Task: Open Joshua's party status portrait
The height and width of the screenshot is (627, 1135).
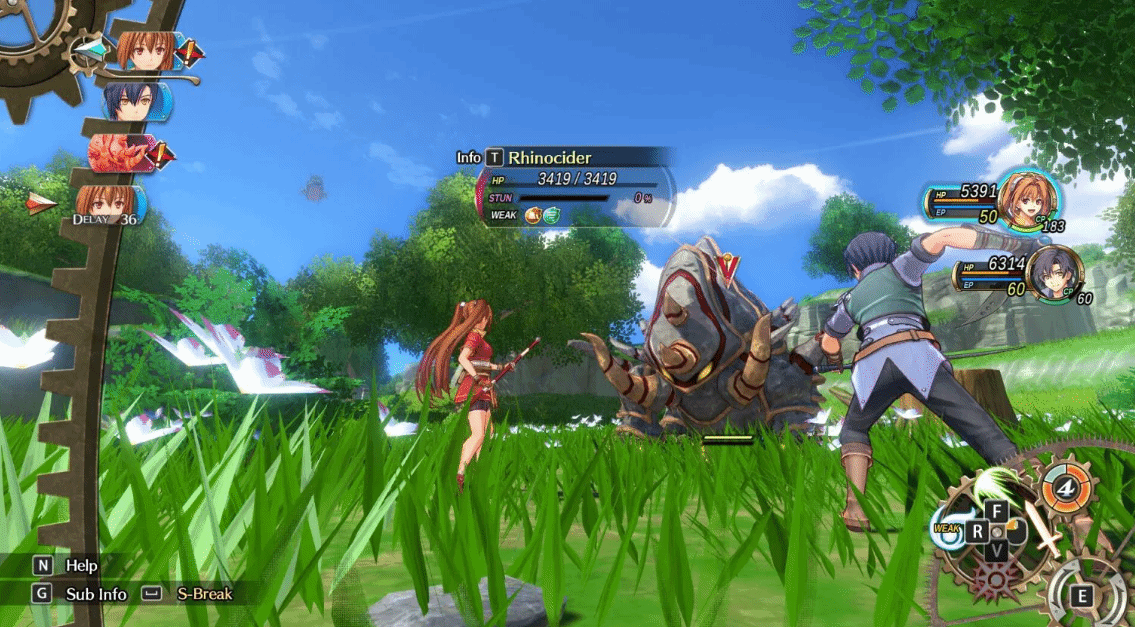Action: [1052, 273]
